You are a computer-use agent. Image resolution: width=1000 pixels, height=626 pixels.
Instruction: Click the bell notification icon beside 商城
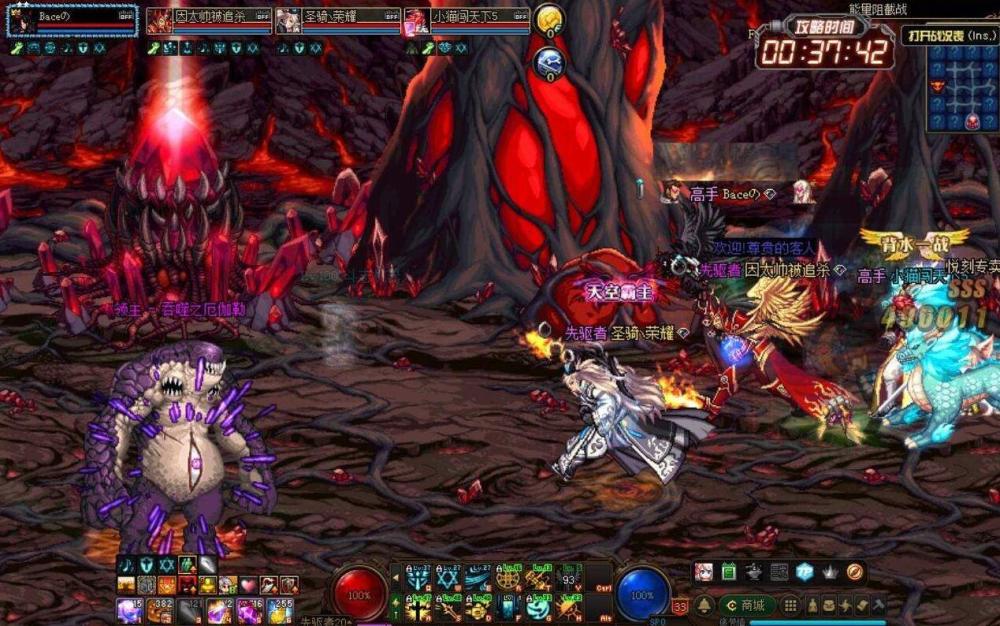coord(705,605)
